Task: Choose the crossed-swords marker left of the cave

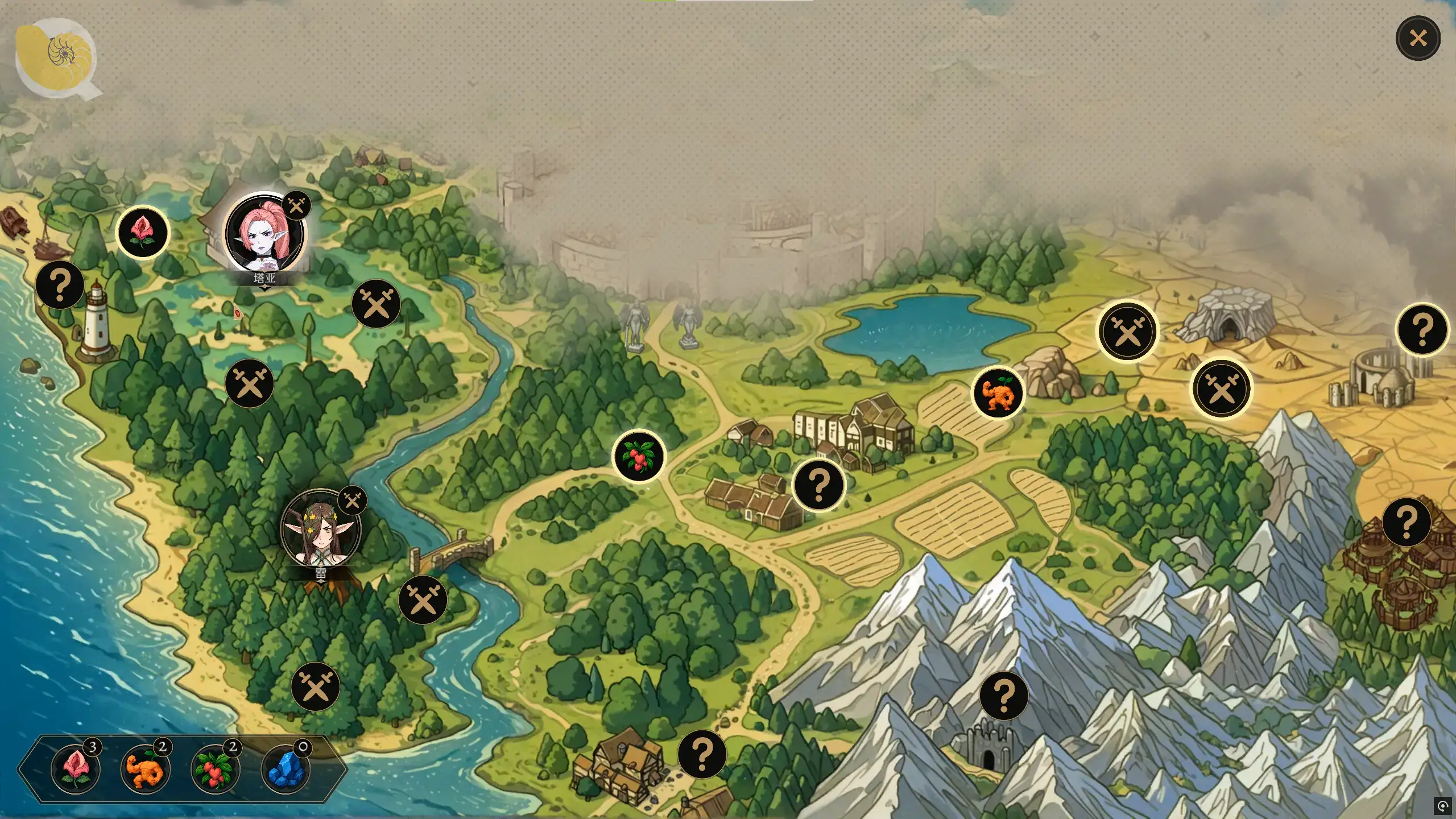Action: pyautogui.click(x=1127, y=332)
